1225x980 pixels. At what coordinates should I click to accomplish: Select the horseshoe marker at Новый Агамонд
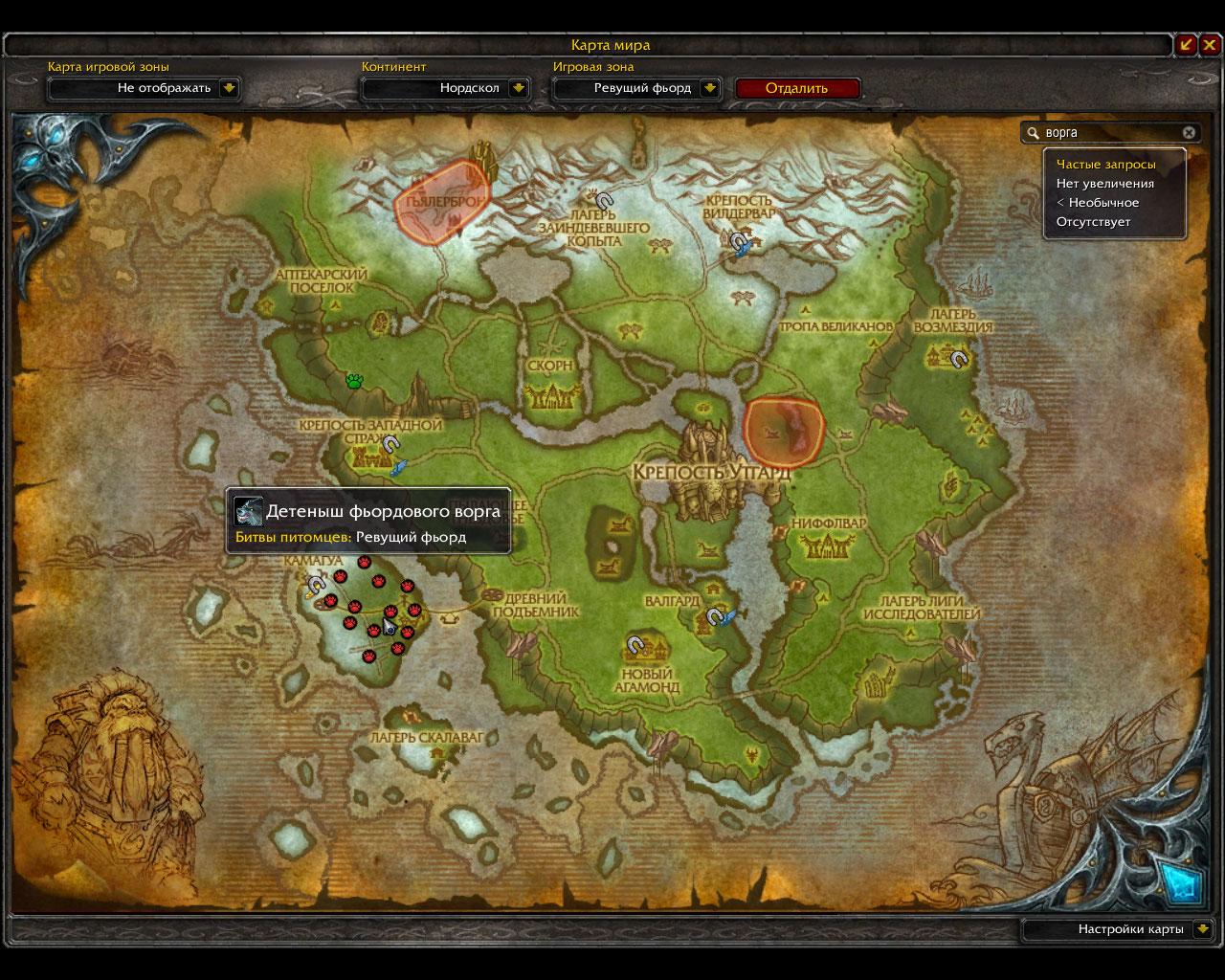[635, 646]
